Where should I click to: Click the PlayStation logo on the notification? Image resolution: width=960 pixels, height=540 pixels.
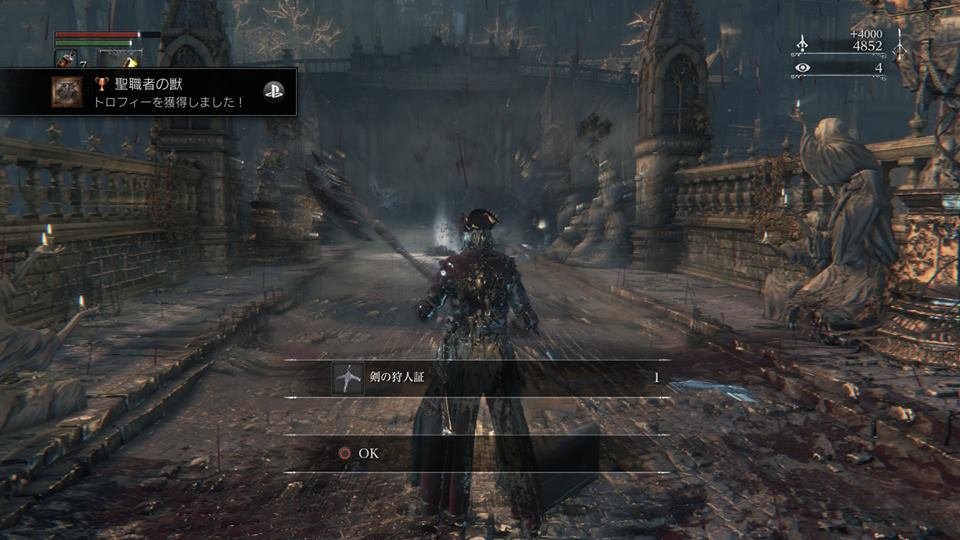click(x=273, y=91)
